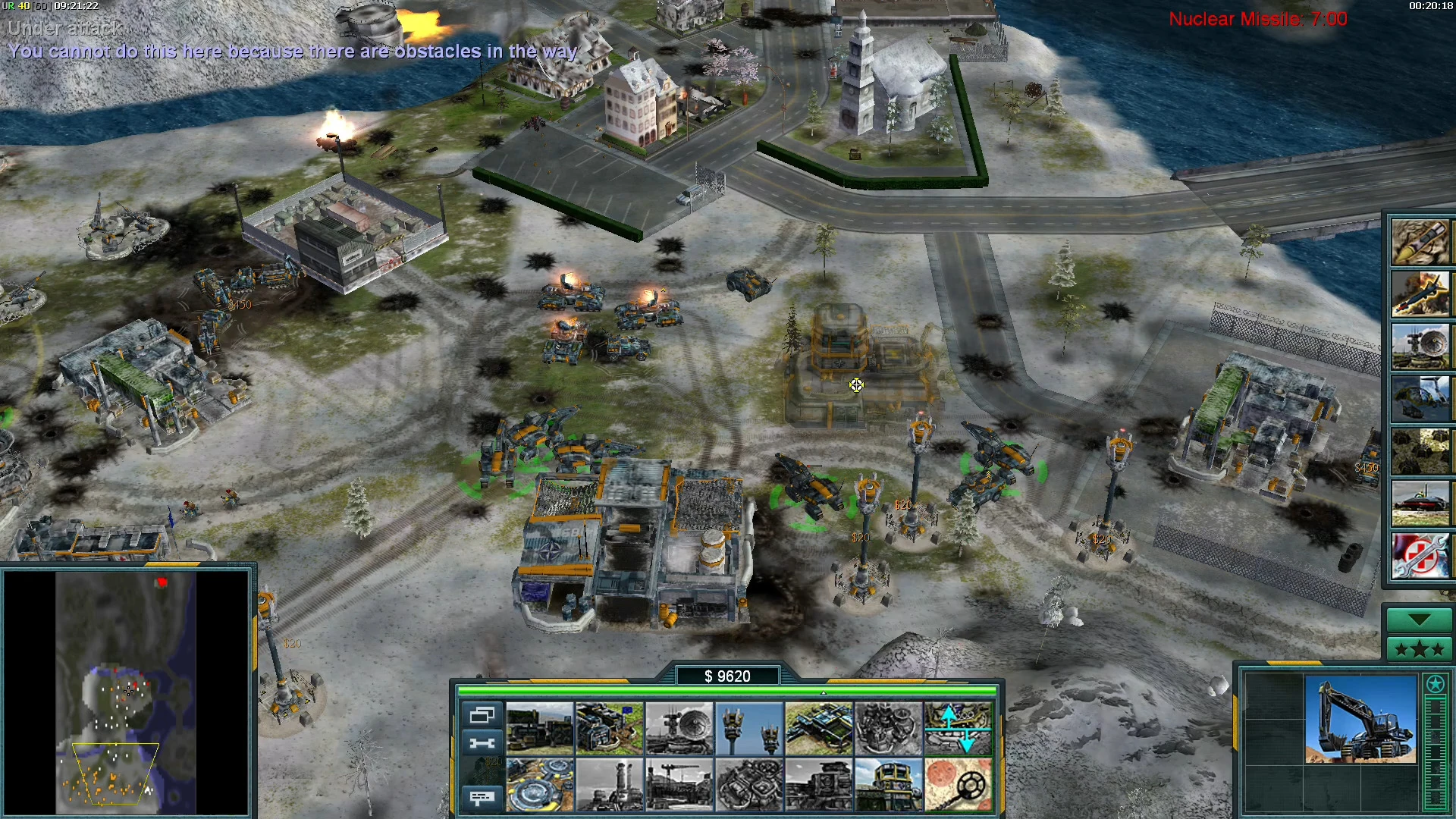Click the wrench repair button
Image resolution: width=1456 pixels, height=819 pixels.
coord(482,743)
